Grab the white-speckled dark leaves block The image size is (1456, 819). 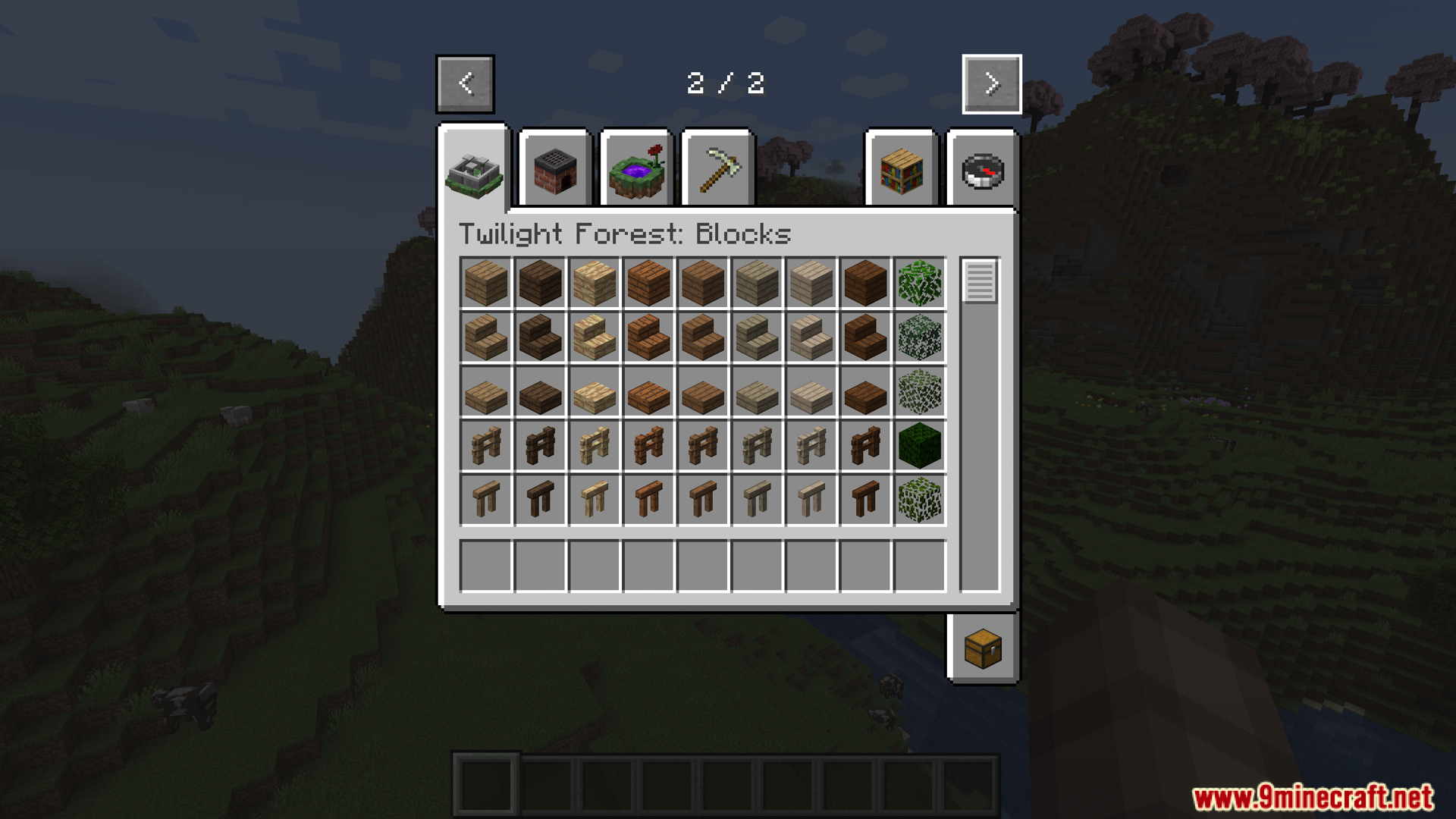[x=919, y=337]
